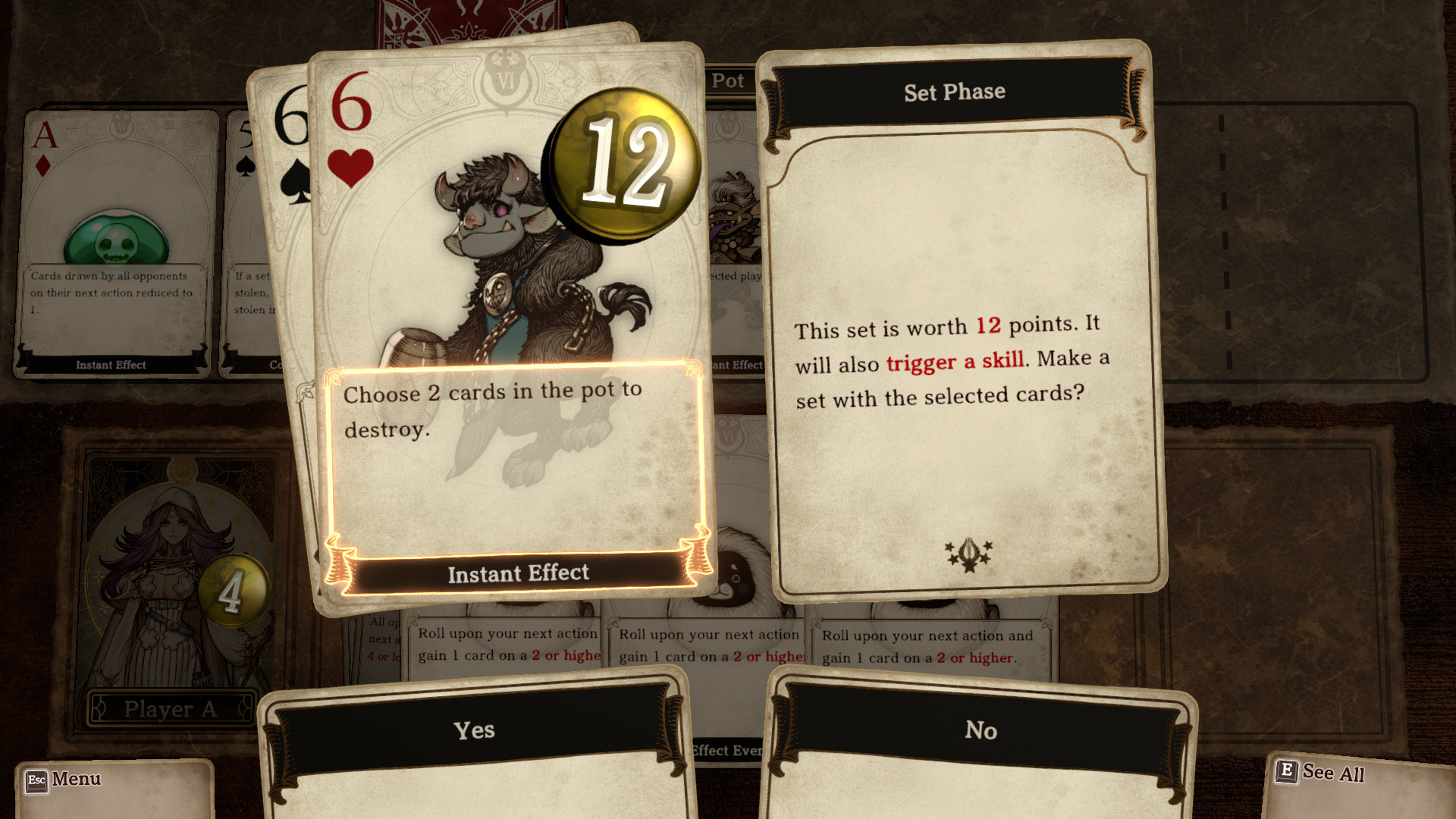Click the Pot label banner
Viewport: 1456px width, 819px height.
click(726, 81)
